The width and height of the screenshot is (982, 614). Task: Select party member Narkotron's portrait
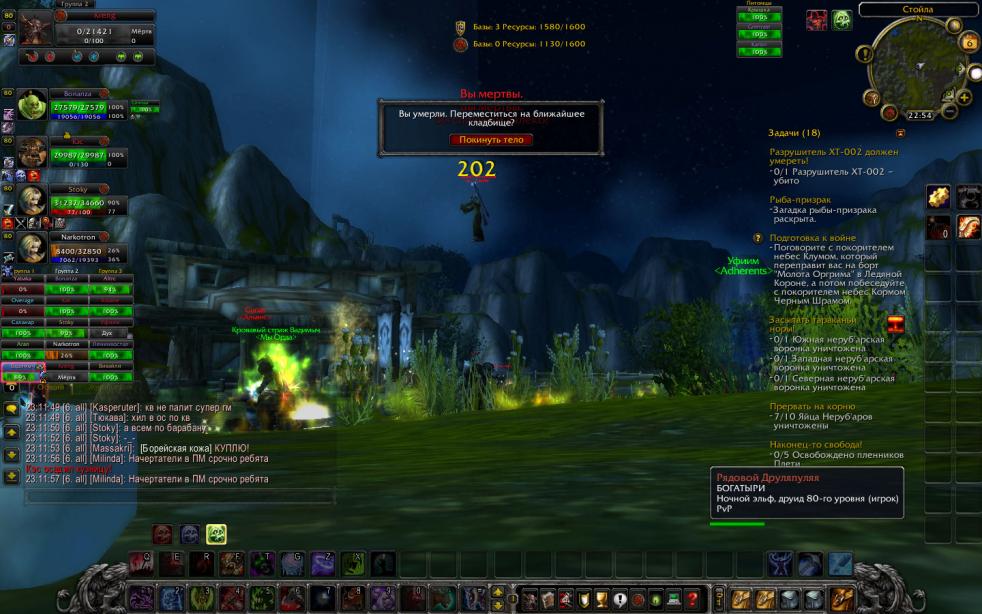point(32,248)
